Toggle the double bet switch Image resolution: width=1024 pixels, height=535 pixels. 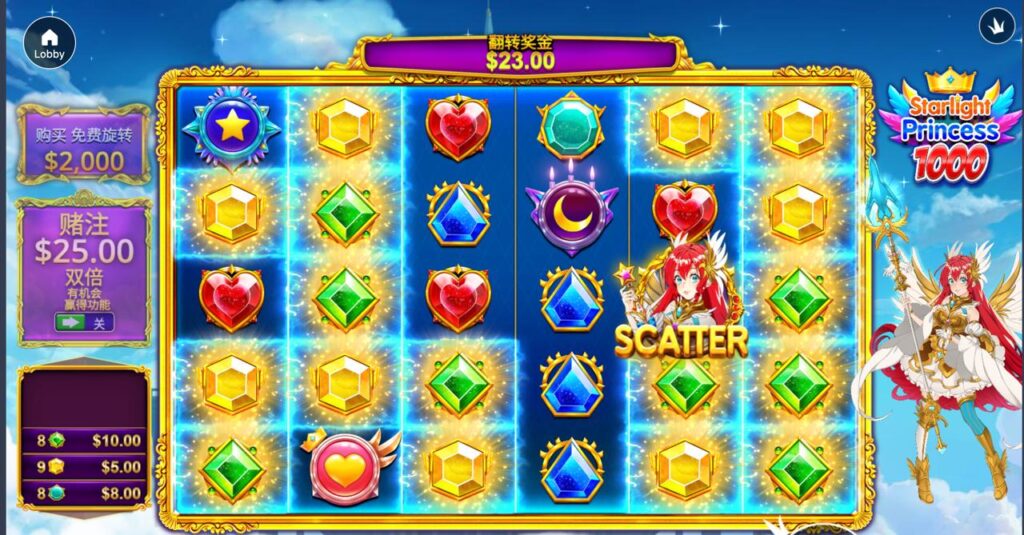click(83, 323)
